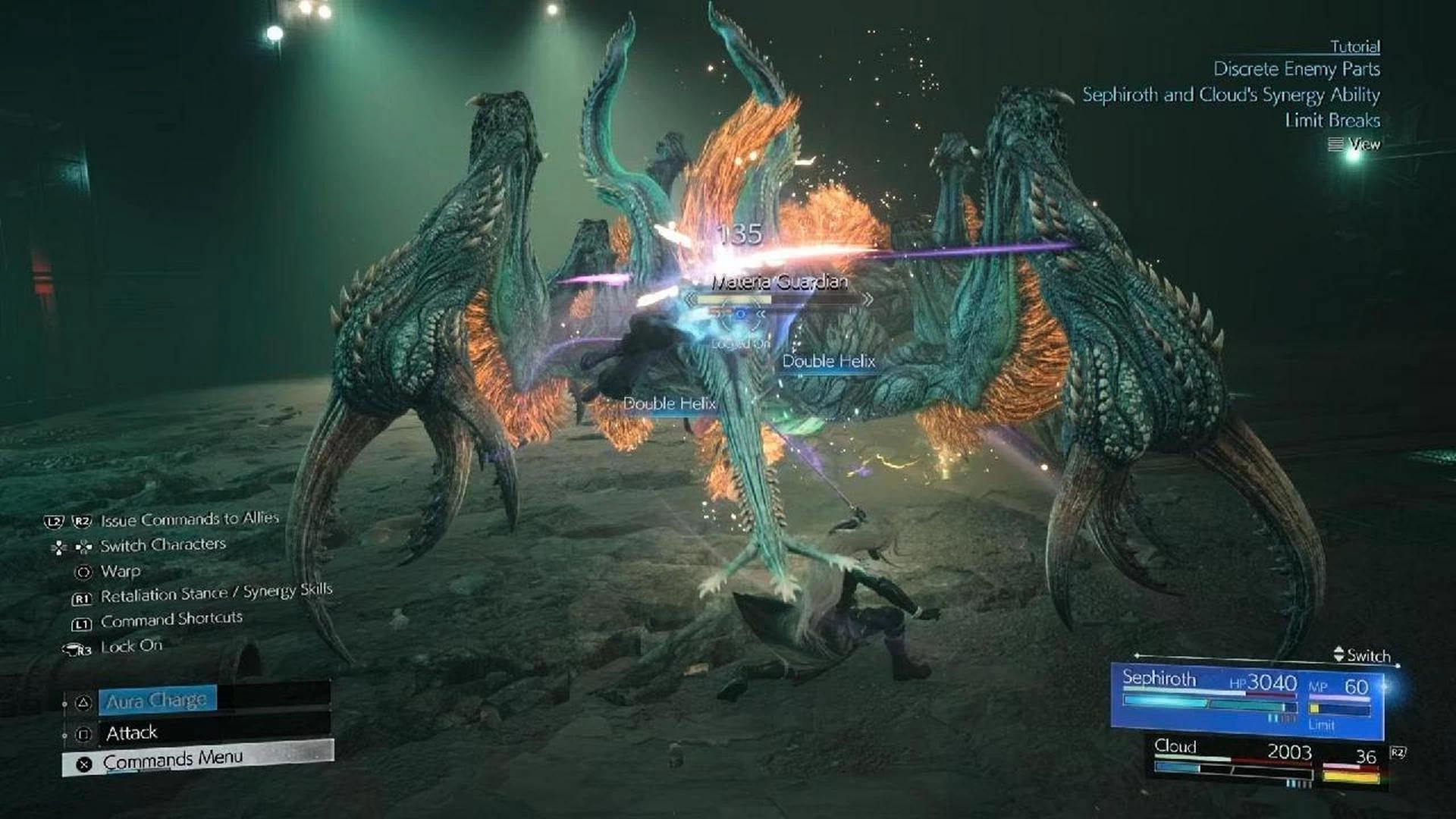
Task: Select Sephiroth's party status panel
Action: 1247,699
